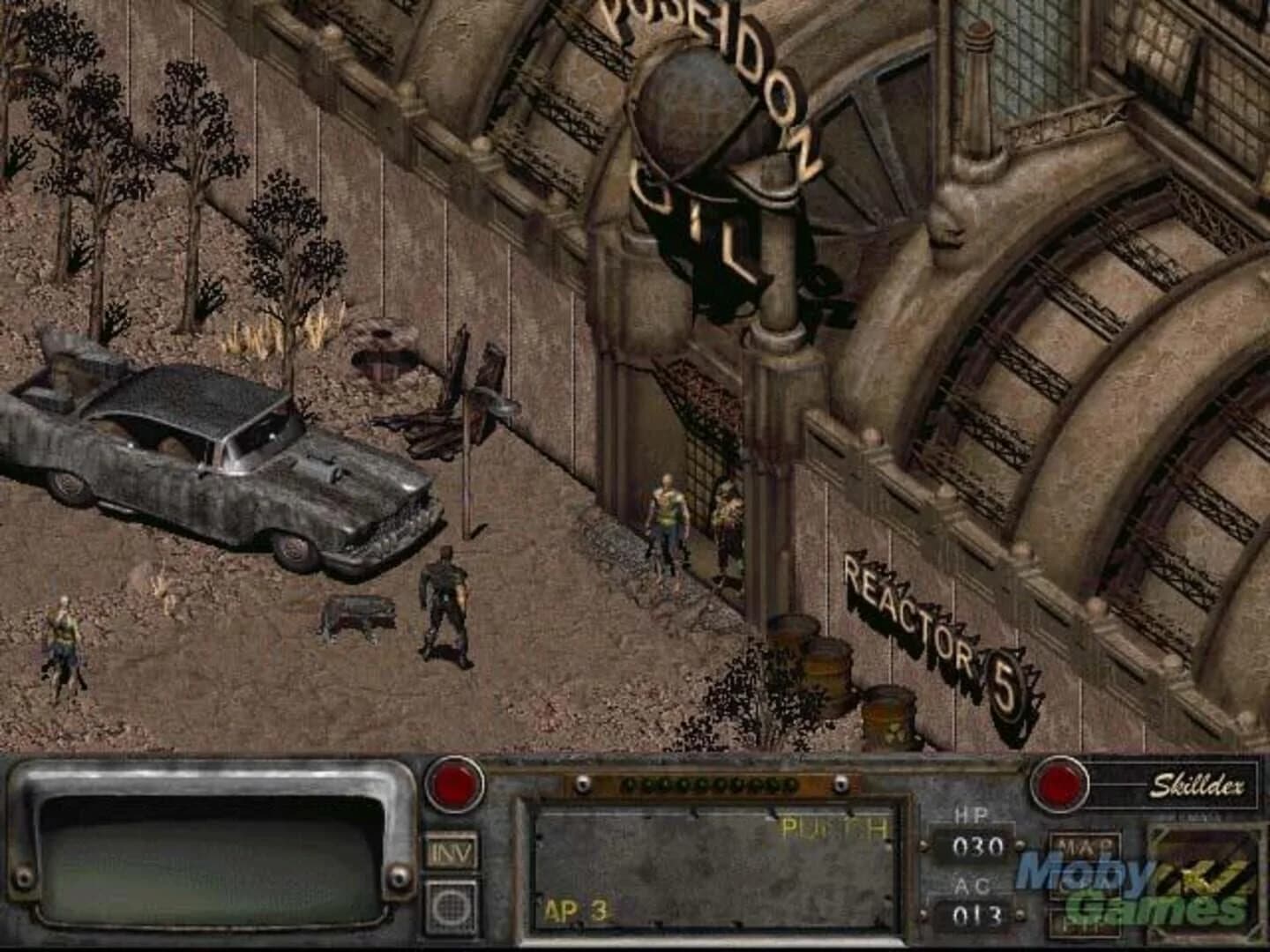Click the HP 030 counter display

pyautogui.click(x=978, y=844)
